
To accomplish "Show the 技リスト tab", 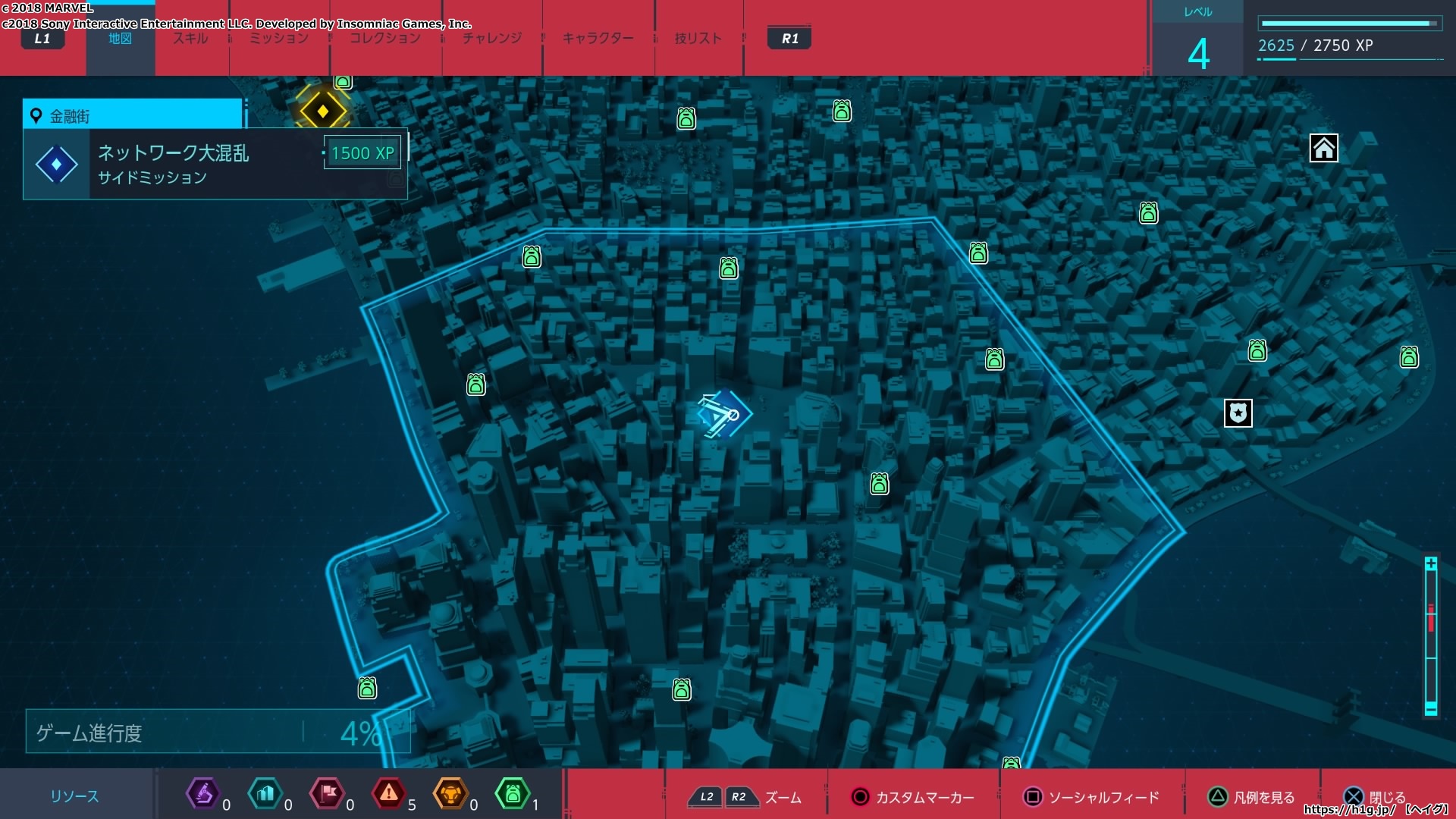I will [698, 39].
